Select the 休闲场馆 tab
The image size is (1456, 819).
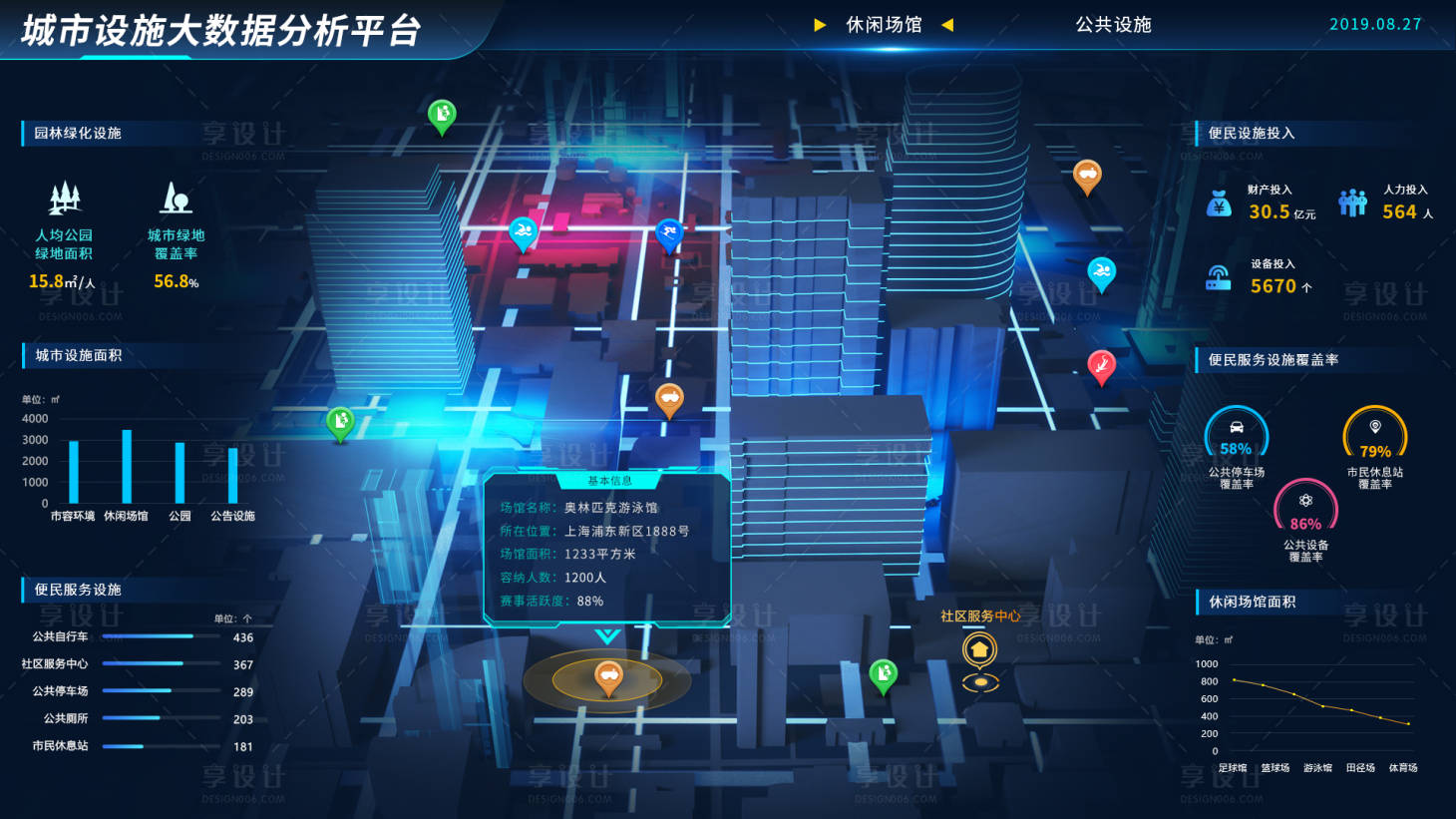(886, 25)
